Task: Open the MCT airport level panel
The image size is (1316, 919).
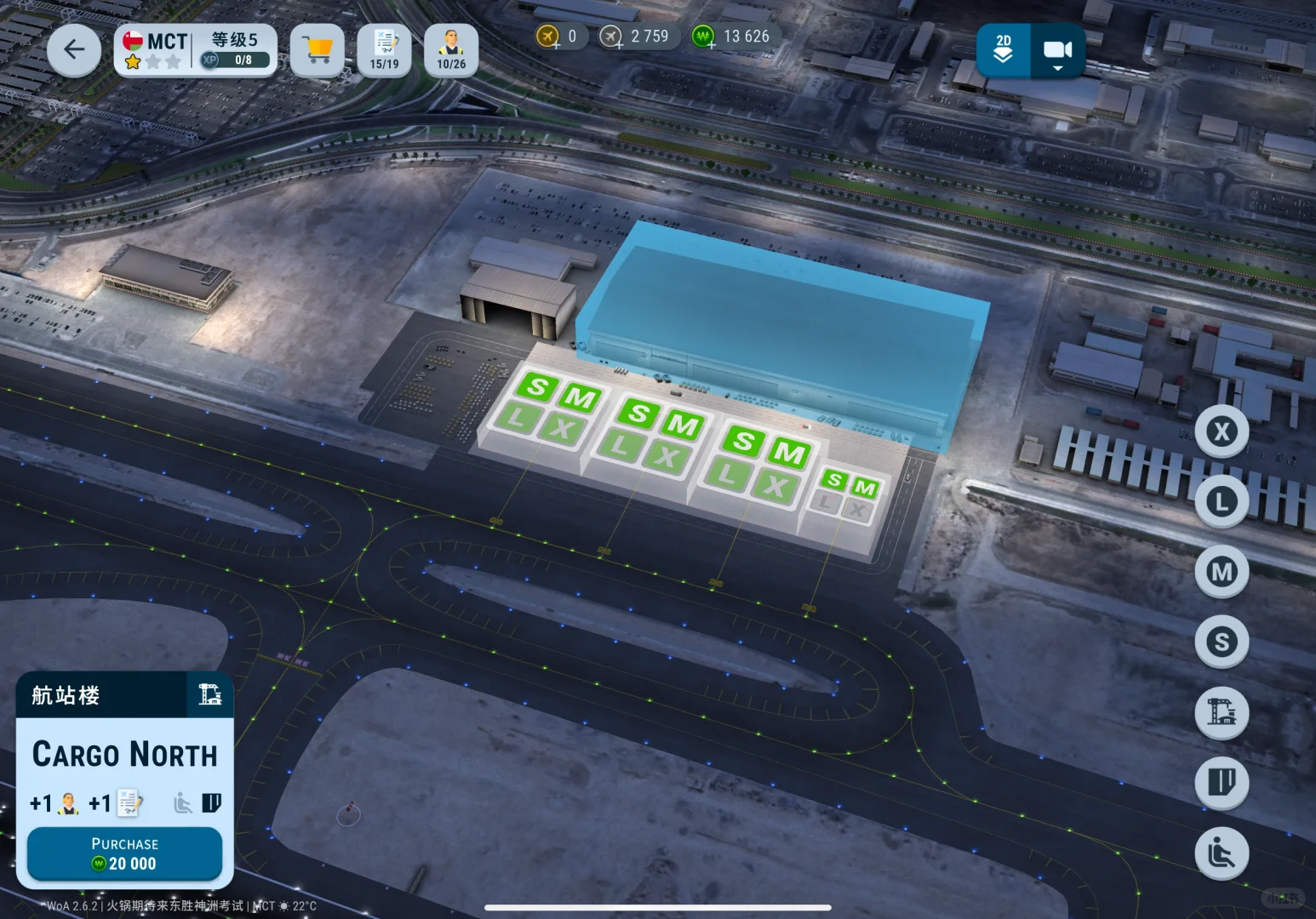Action: (x=196, y=50)
